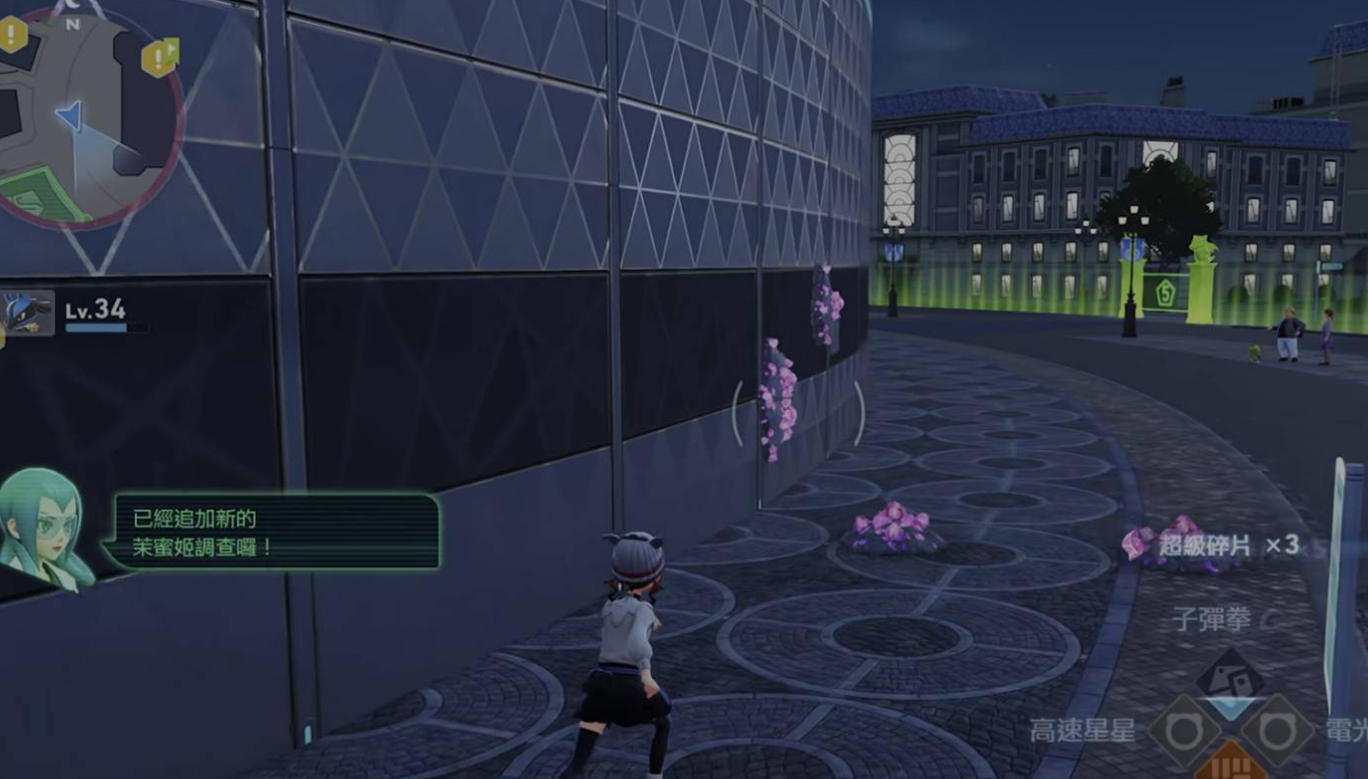The height and width of the screenshot is (779, 1368).
Task: Trigger the 電光 move diamond icon
Action: (x=1276, y=731)
